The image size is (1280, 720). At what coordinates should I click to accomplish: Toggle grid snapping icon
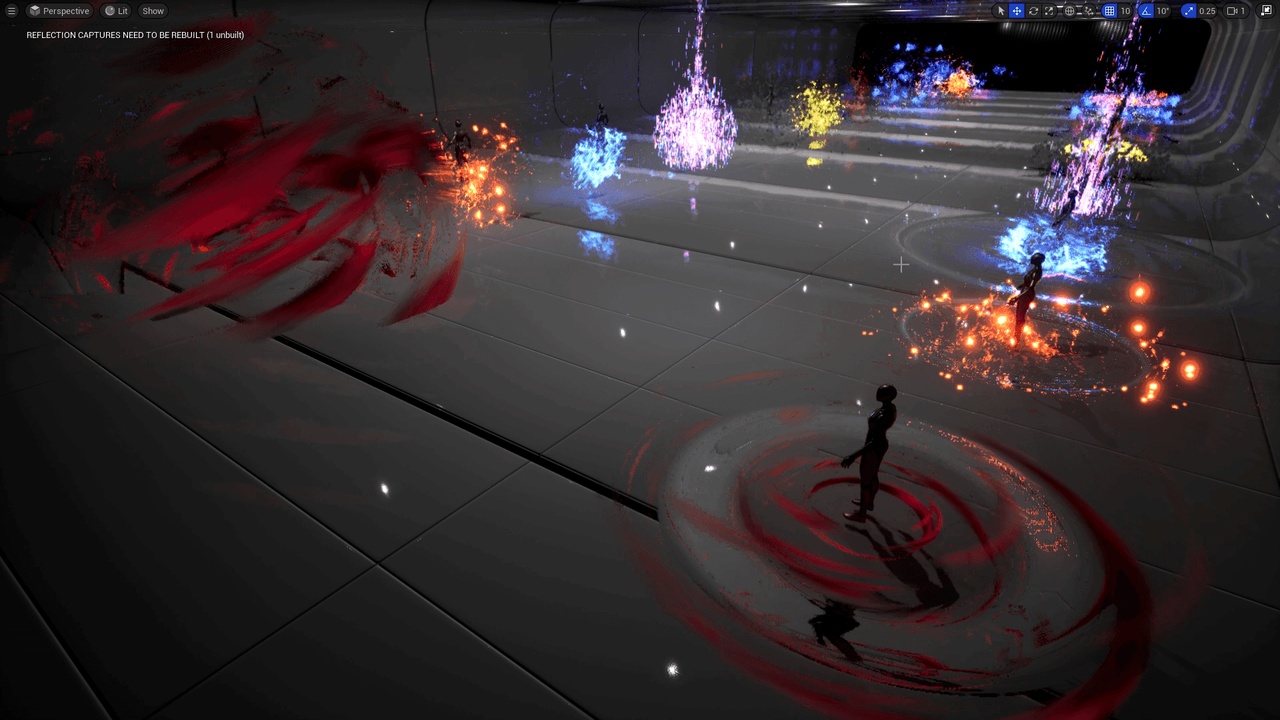[1109, 11]
